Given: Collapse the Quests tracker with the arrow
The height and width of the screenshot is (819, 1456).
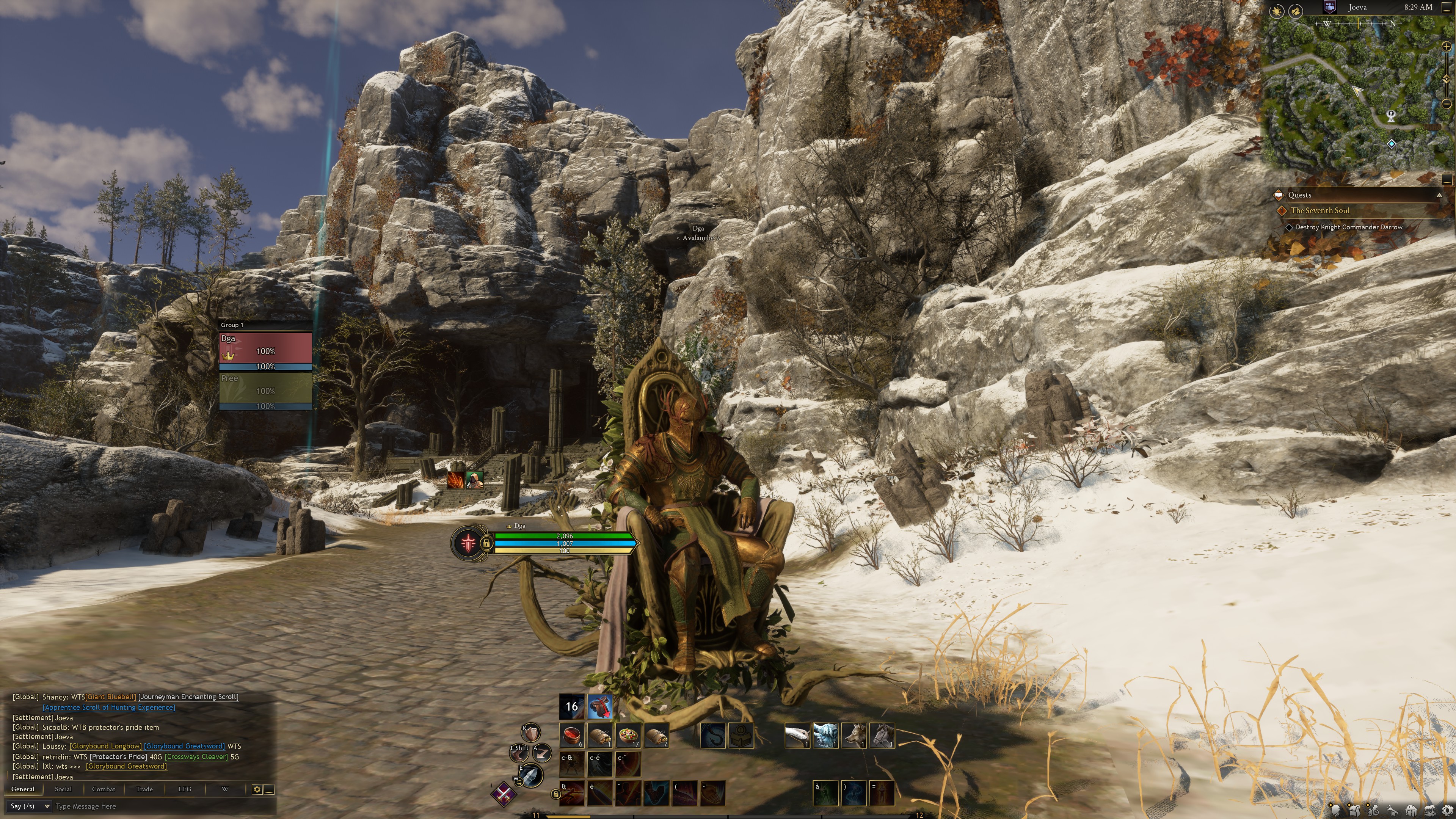Looking at the screenshot, I should pos(1439,195).
